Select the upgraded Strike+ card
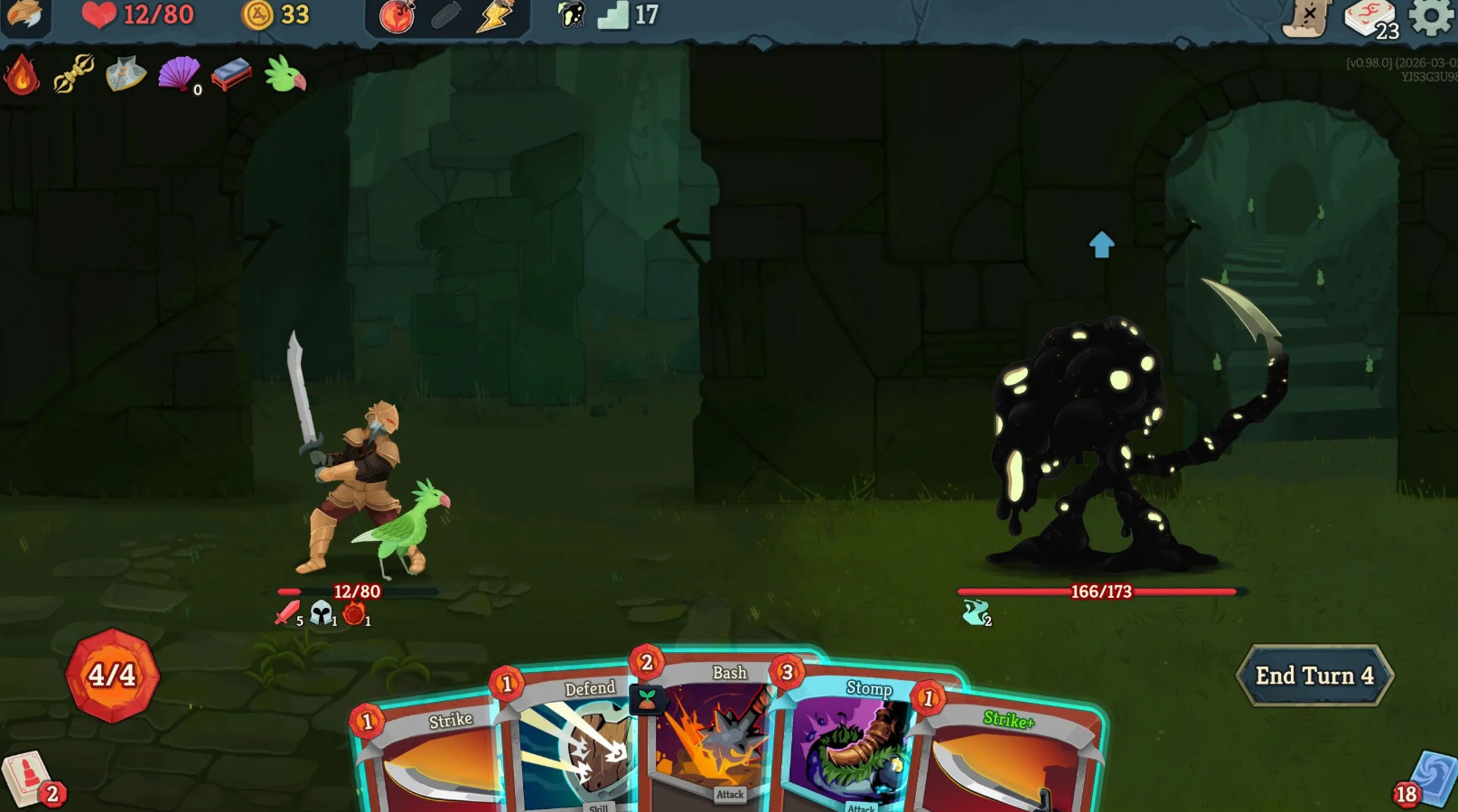Image resolution: width=1458 pixels, height=812 pixels. [1007, 759]
